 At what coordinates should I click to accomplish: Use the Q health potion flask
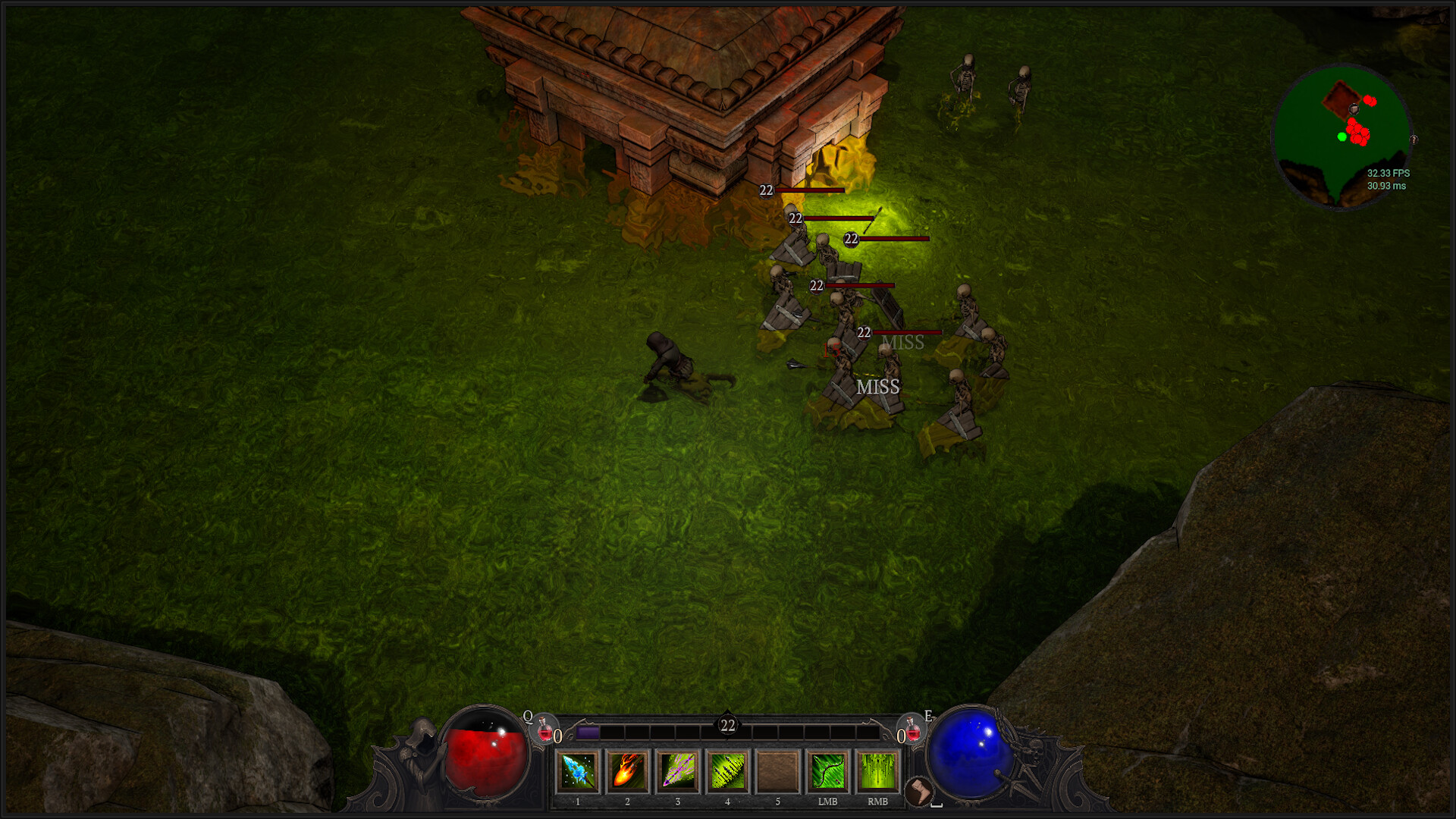point(544,730)
